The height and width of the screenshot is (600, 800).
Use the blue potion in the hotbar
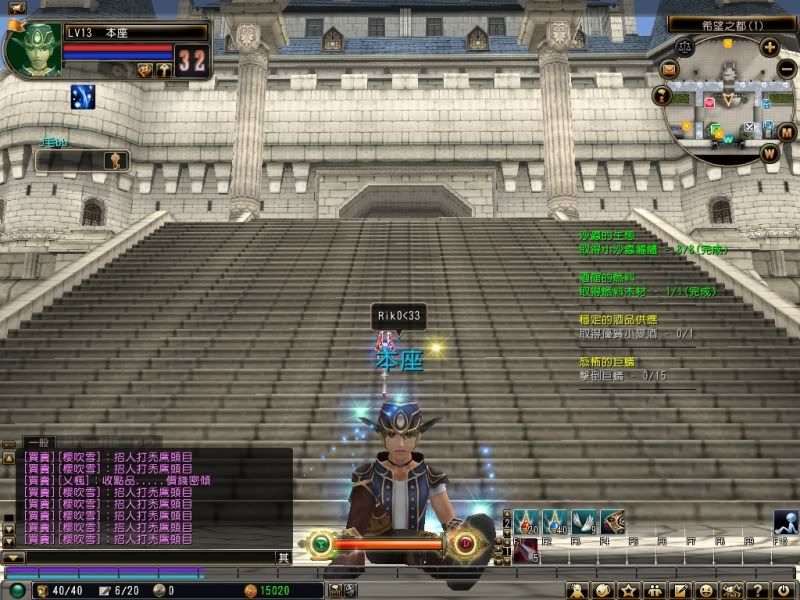pos(556,521)
